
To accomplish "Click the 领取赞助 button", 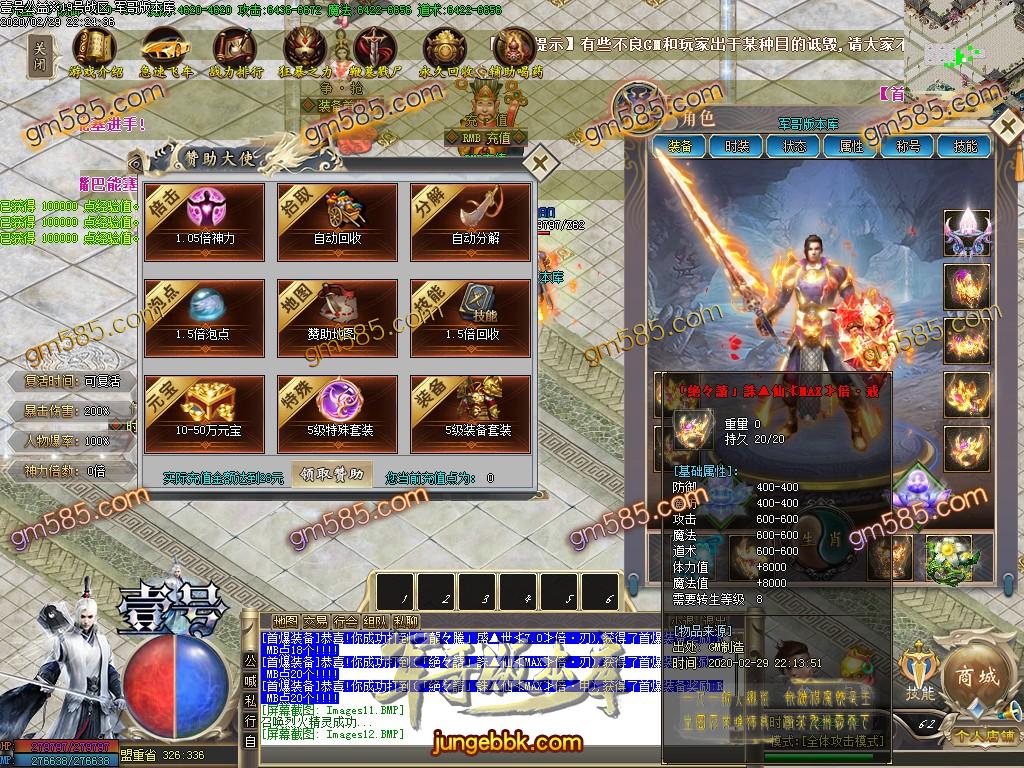I will (x=331, y=474).
